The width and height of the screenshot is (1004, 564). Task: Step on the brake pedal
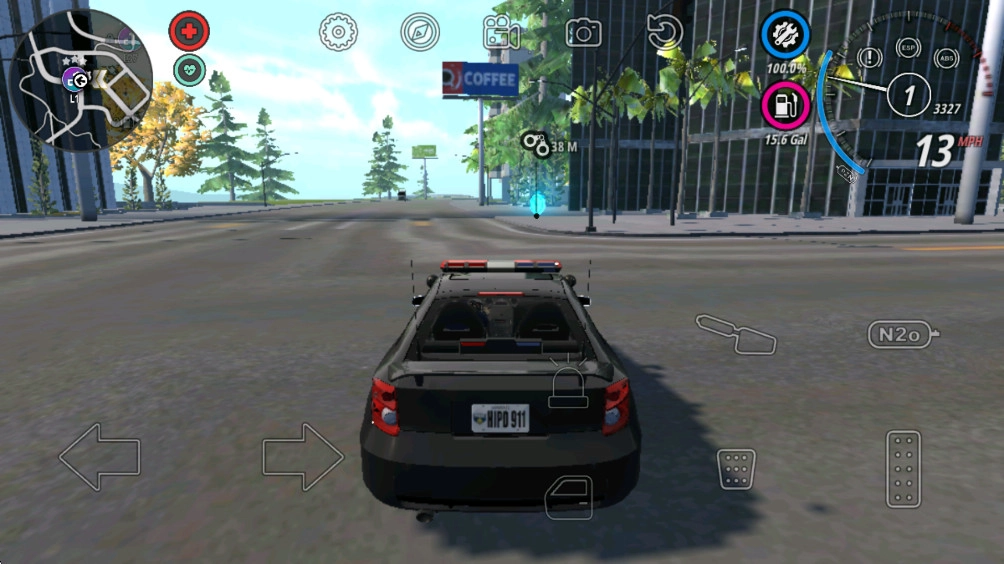pyautogui.click(x=736, y=469)
